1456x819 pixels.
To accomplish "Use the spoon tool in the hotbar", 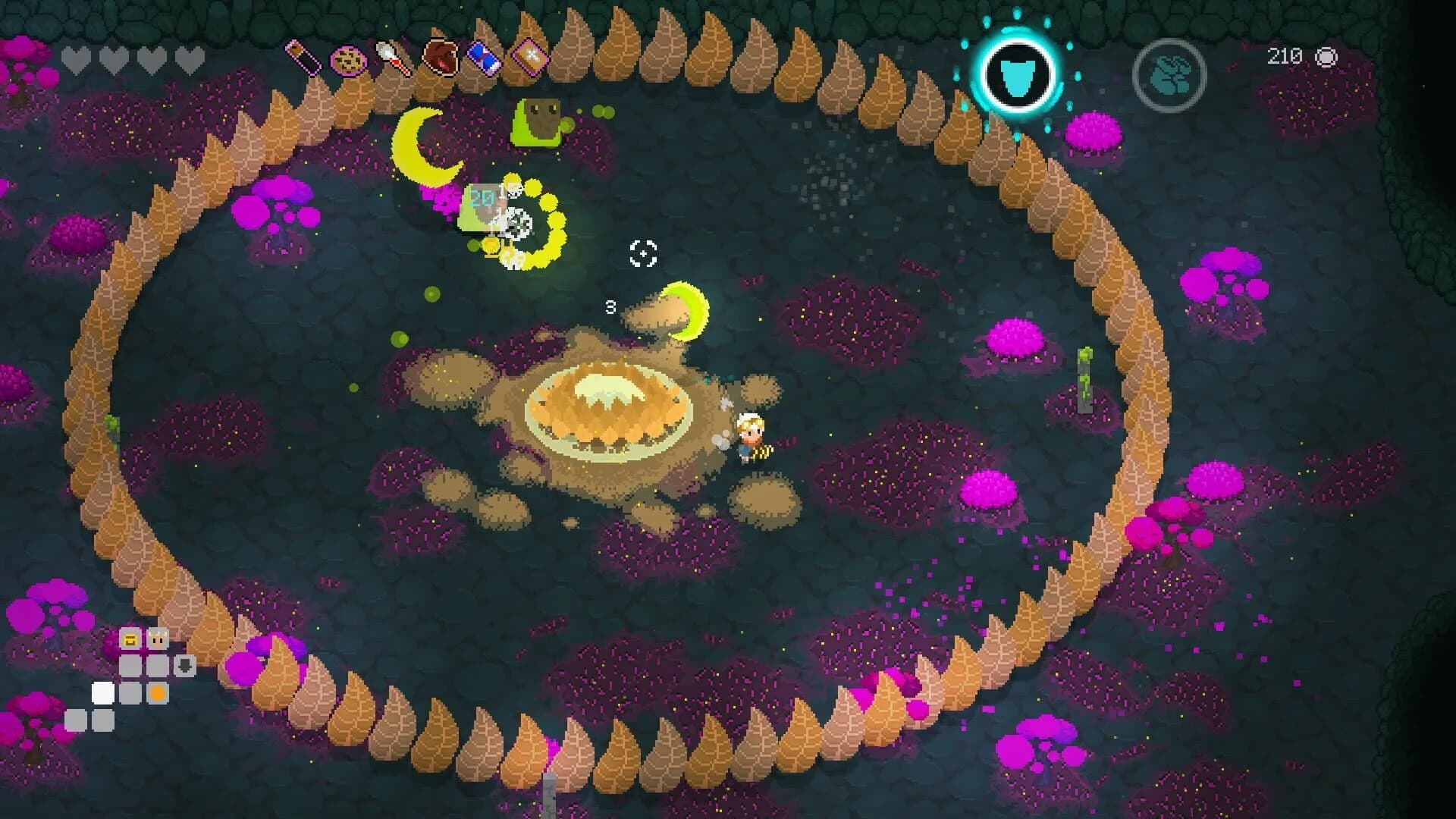I will click(x=393, y=58).
